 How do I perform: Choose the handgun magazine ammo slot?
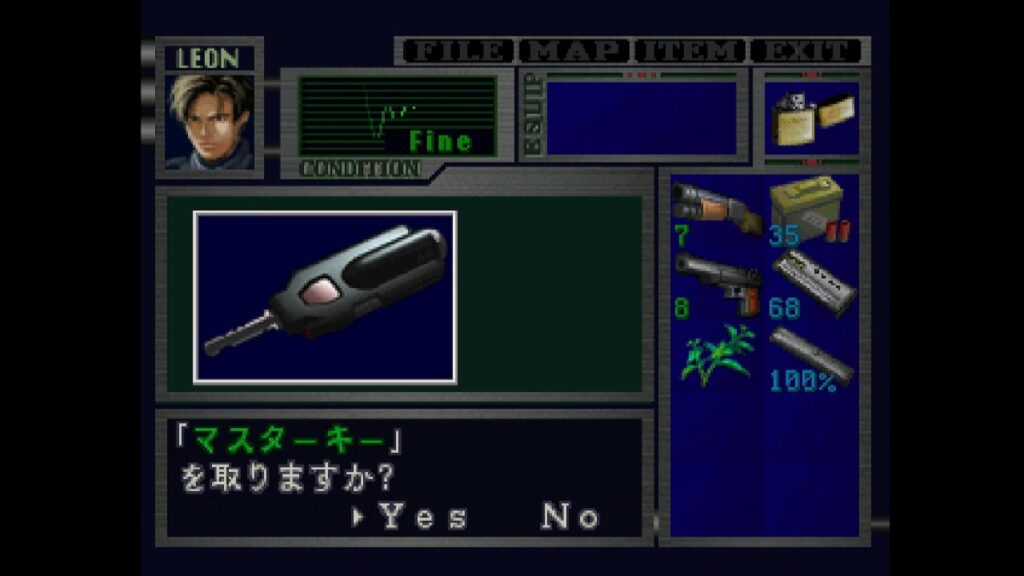pos(810,284)
